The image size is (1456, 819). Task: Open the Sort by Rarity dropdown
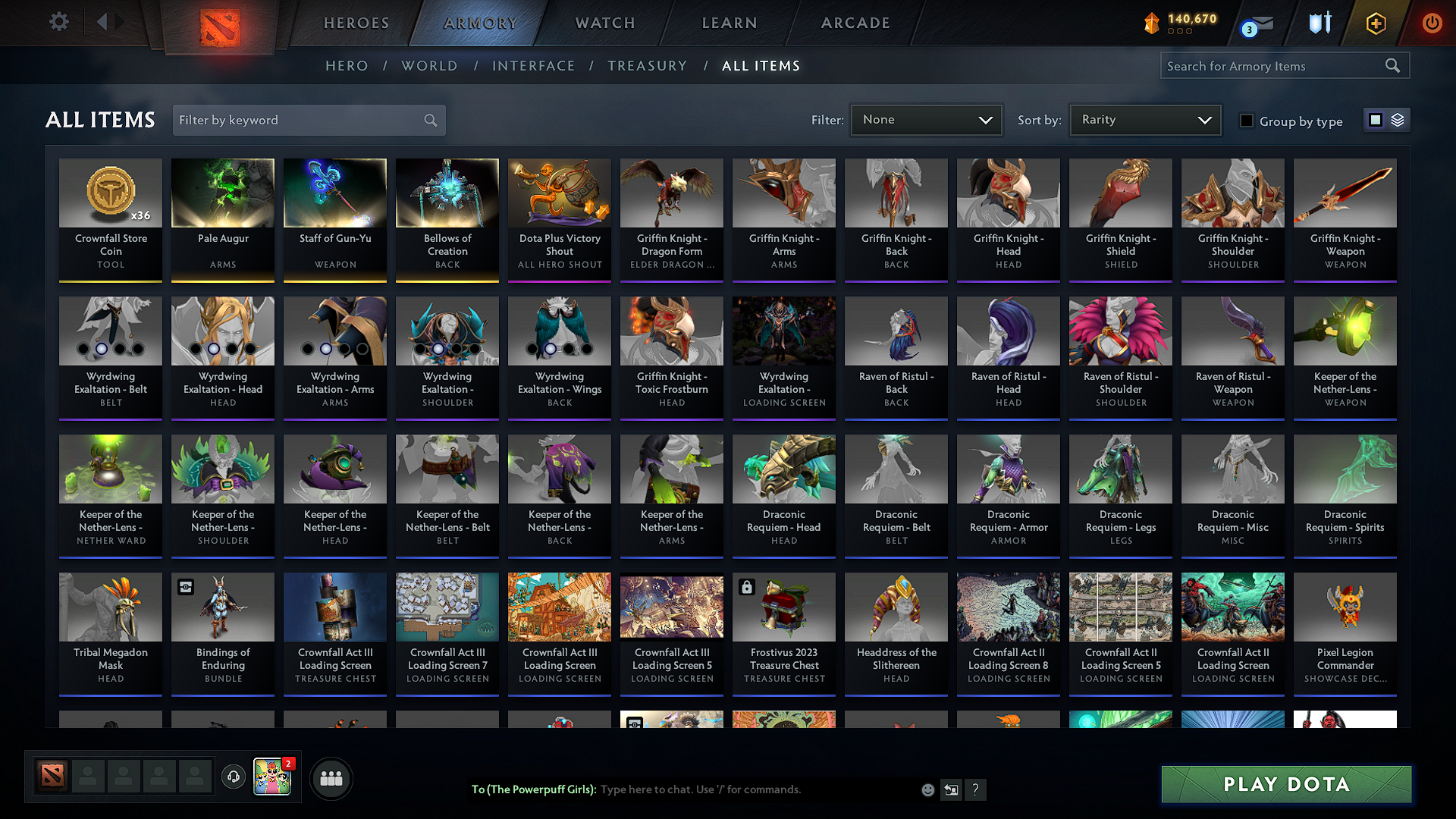pyautogui.click(x=1145, y=119)
